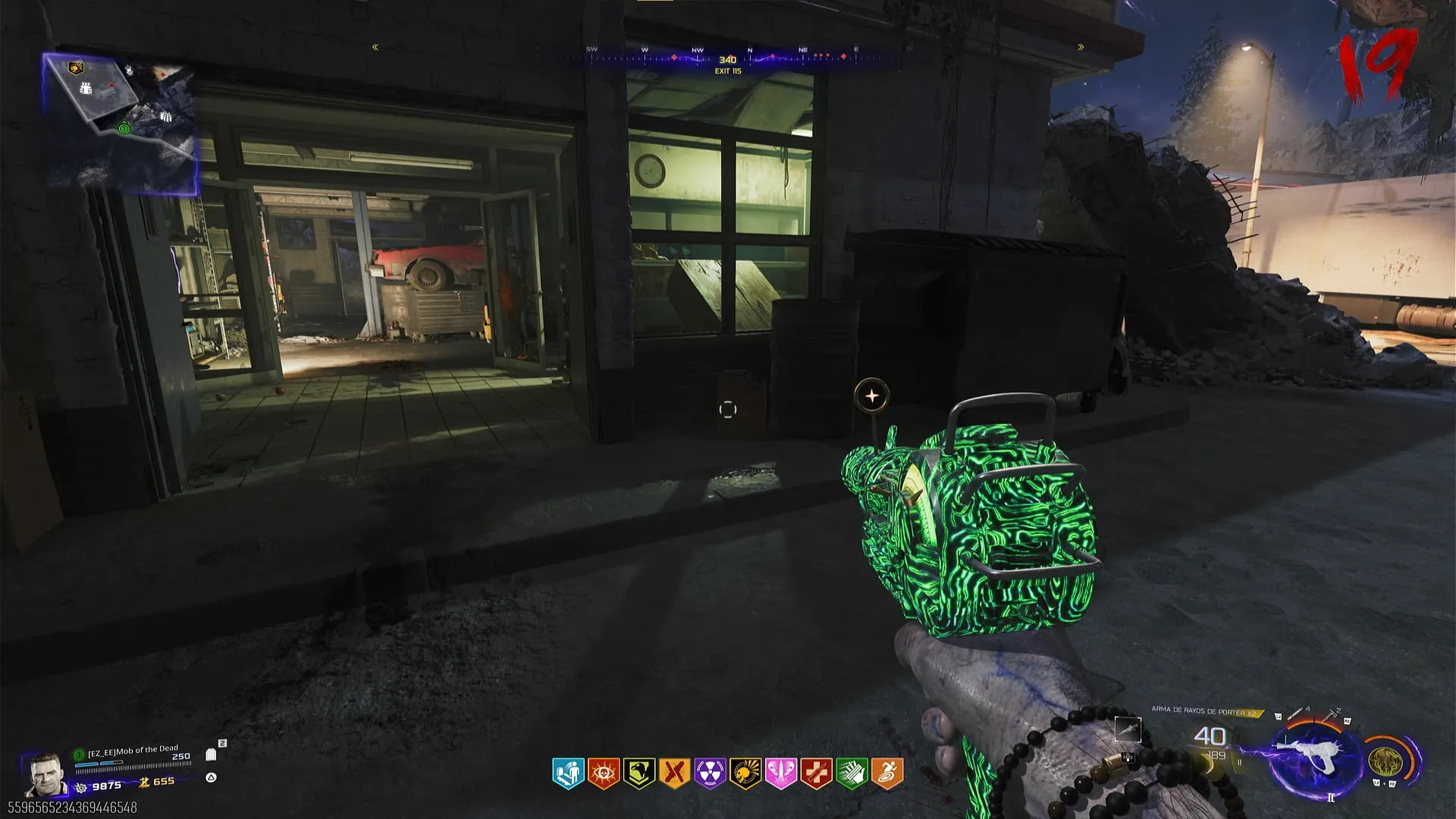Select the Death Perception eye perk

coord(604,773)
